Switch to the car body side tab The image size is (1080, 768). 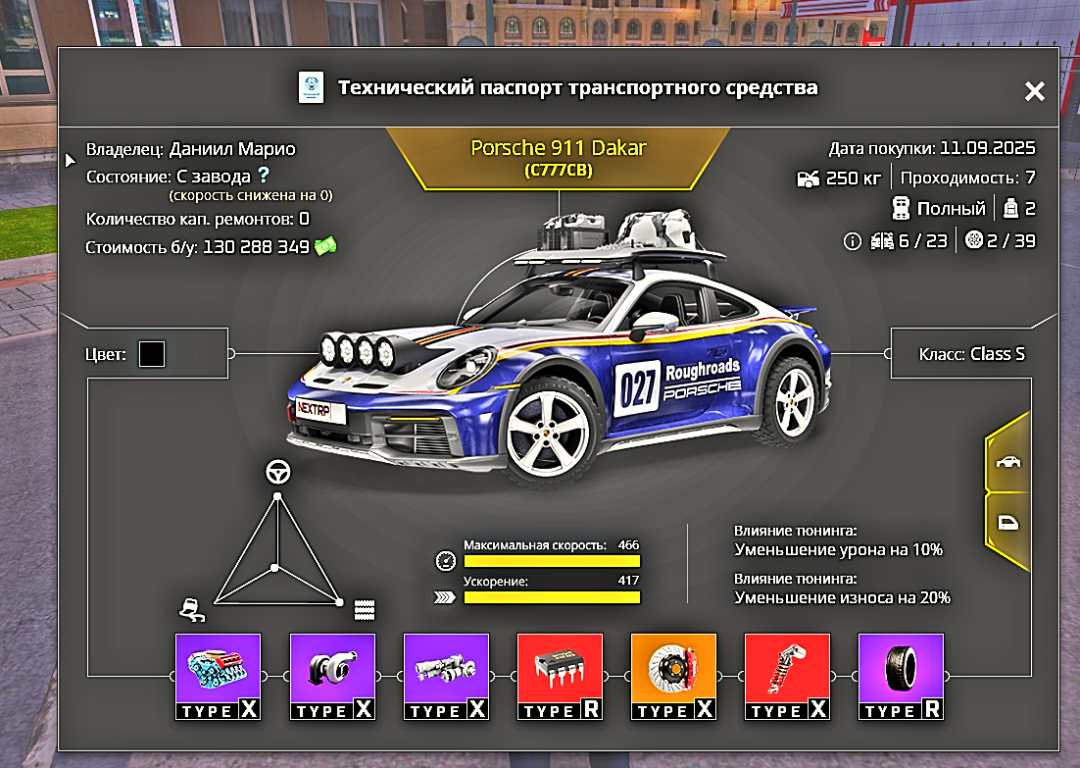coord(1007,463)
